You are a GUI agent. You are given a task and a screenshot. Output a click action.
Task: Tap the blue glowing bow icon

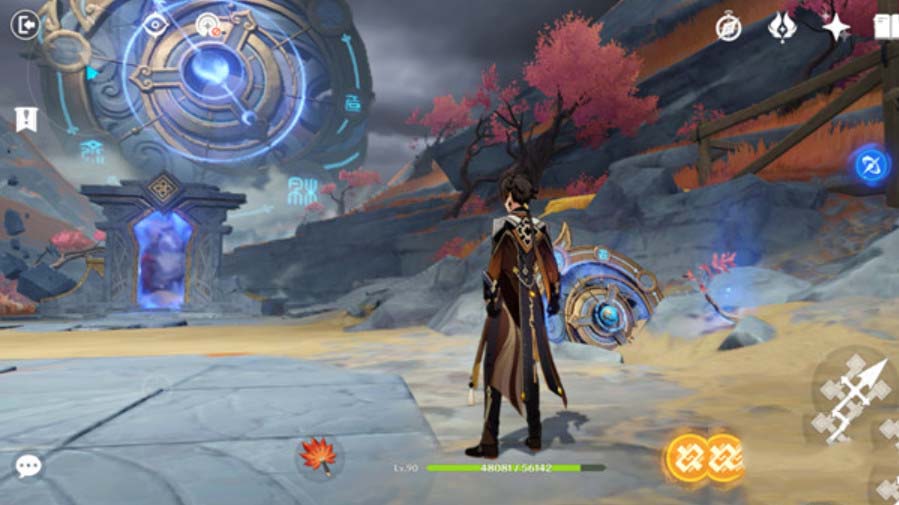point(871,165)
